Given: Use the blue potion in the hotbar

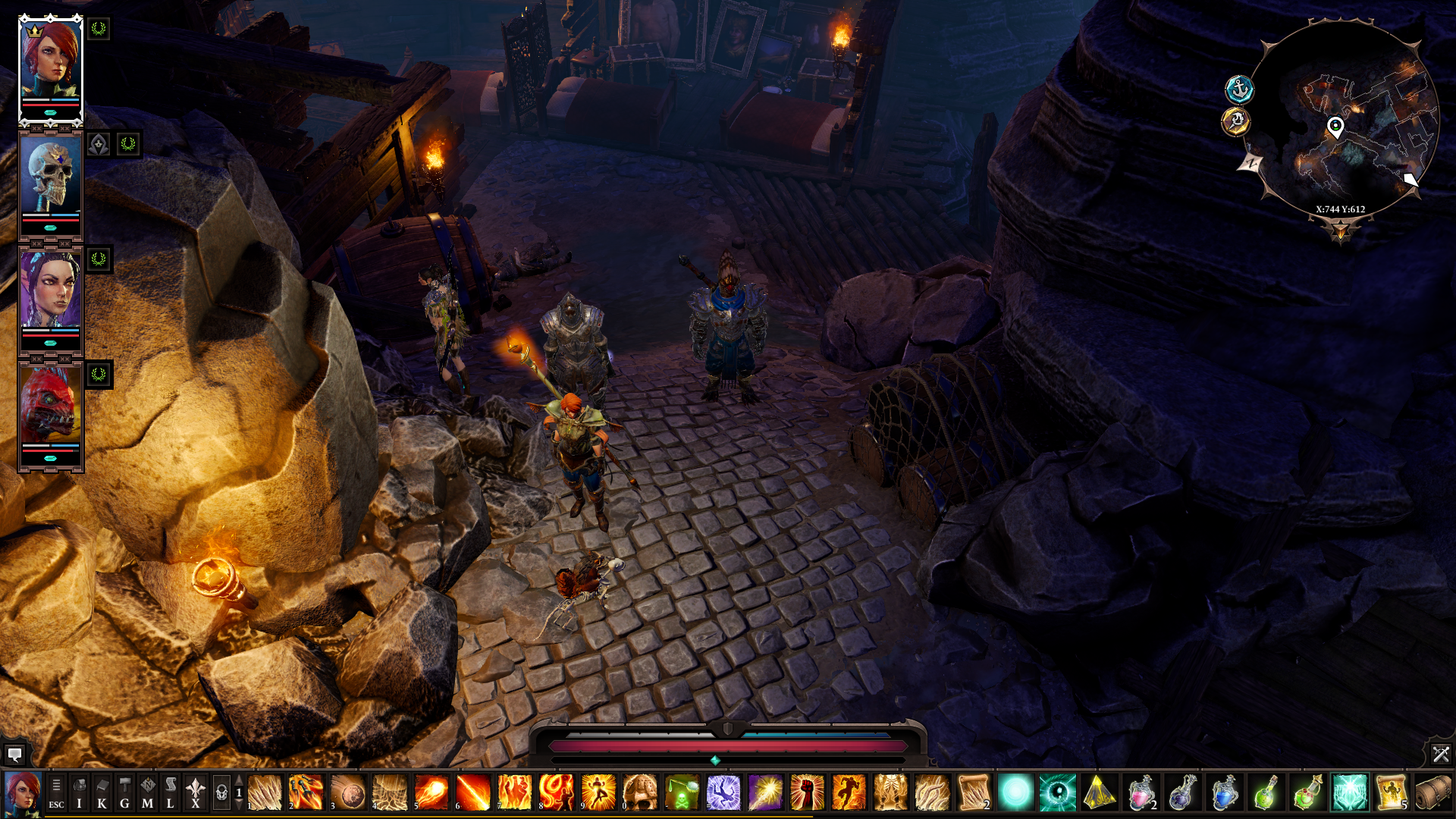Looking at the screenshot, I should tap(1224, 792).
